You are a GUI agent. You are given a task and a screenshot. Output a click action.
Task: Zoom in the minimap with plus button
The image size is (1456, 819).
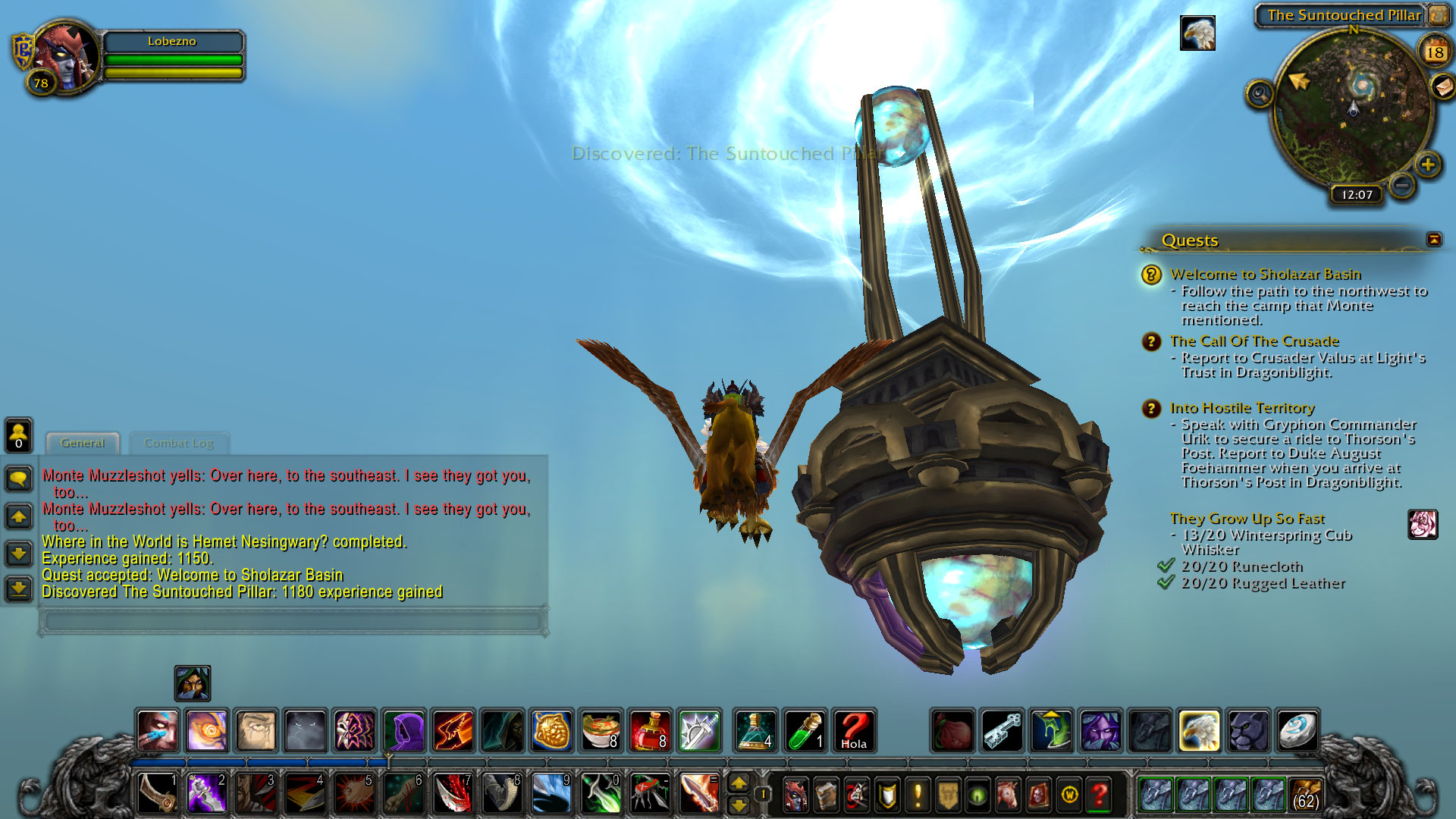point(1428,164)
